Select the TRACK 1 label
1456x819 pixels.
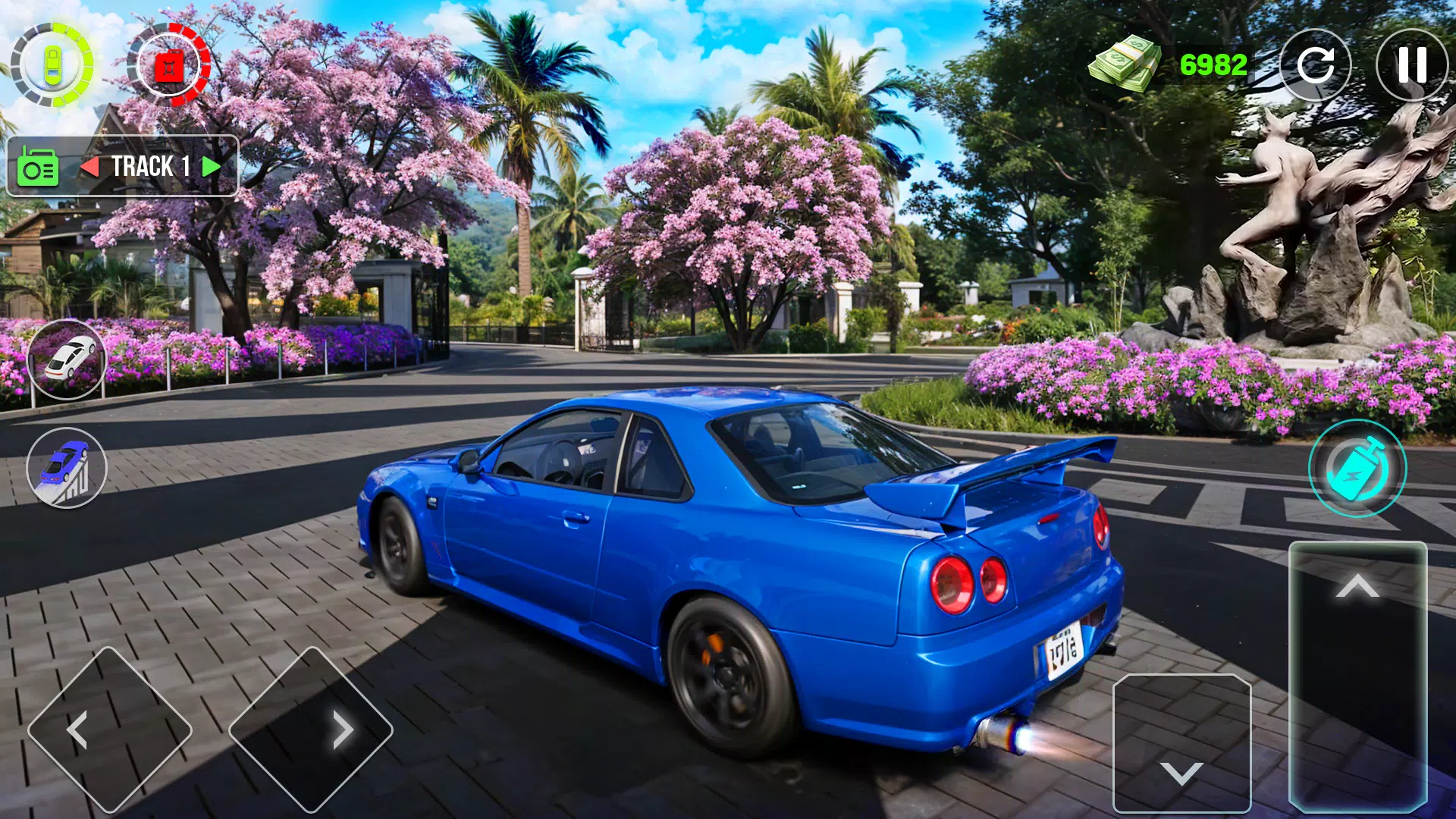point(152,166)
